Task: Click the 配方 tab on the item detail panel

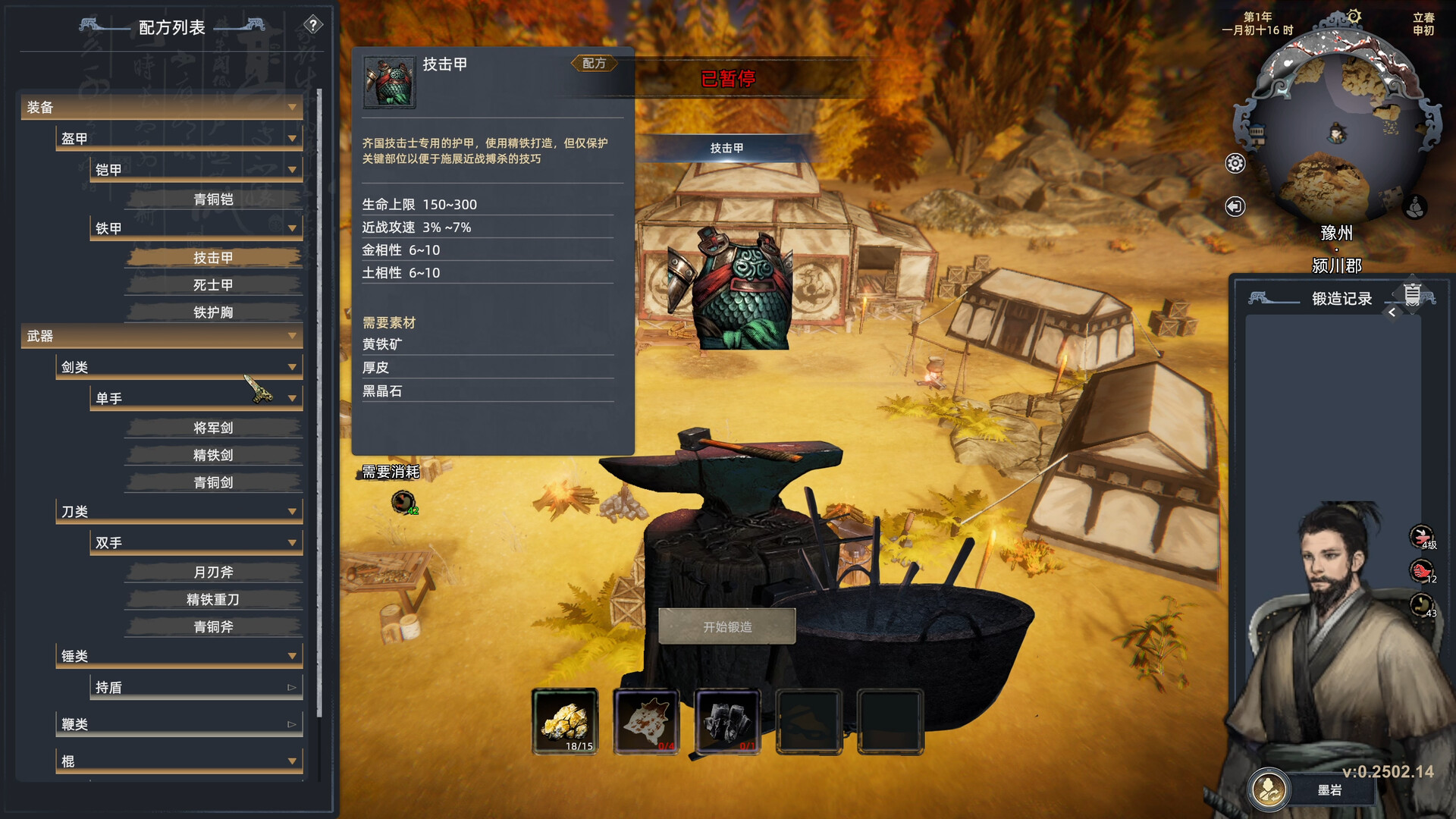Action: 594,64
